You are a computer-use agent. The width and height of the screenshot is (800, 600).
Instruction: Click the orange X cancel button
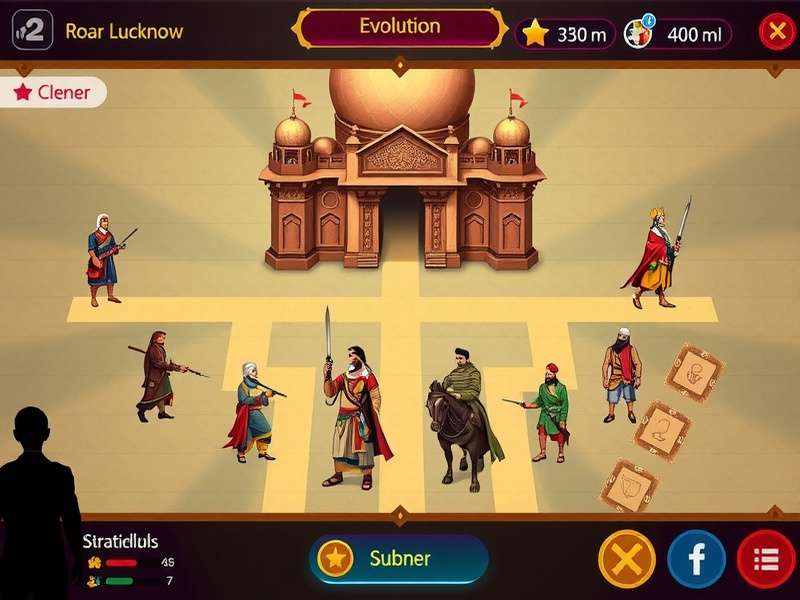coord(626,558)
